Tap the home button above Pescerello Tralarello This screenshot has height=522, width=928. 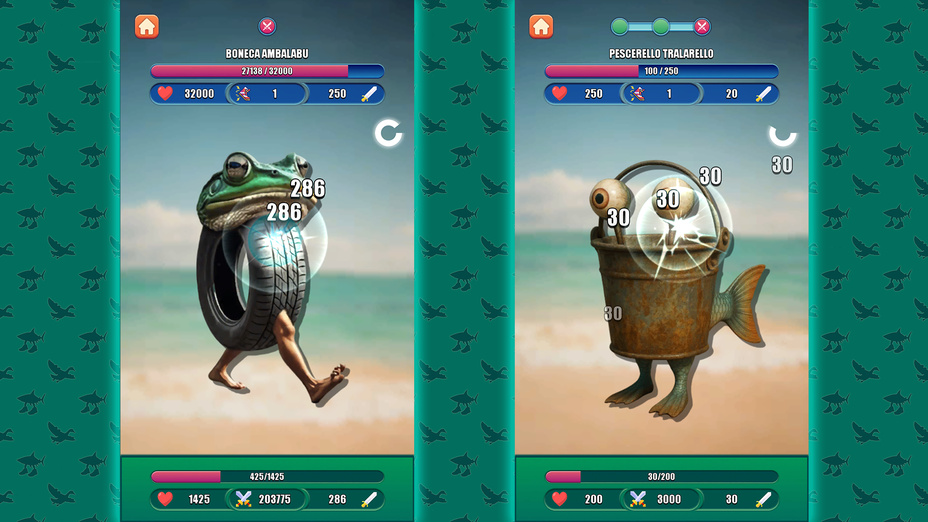click(x=541, y=27)
